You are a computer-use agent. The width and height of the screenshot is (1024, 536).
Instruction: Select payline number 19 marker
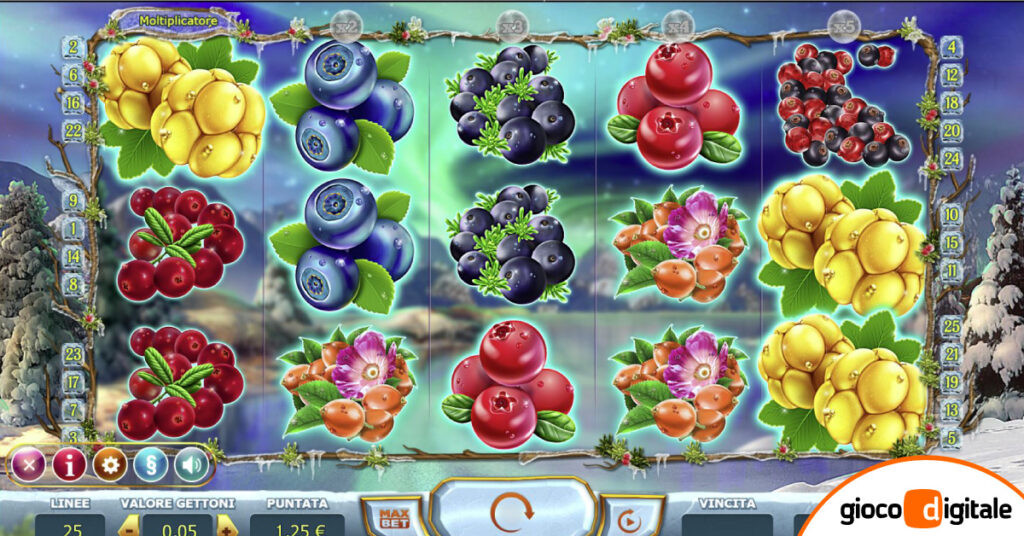pyautogui.click(x=951, y=381)
